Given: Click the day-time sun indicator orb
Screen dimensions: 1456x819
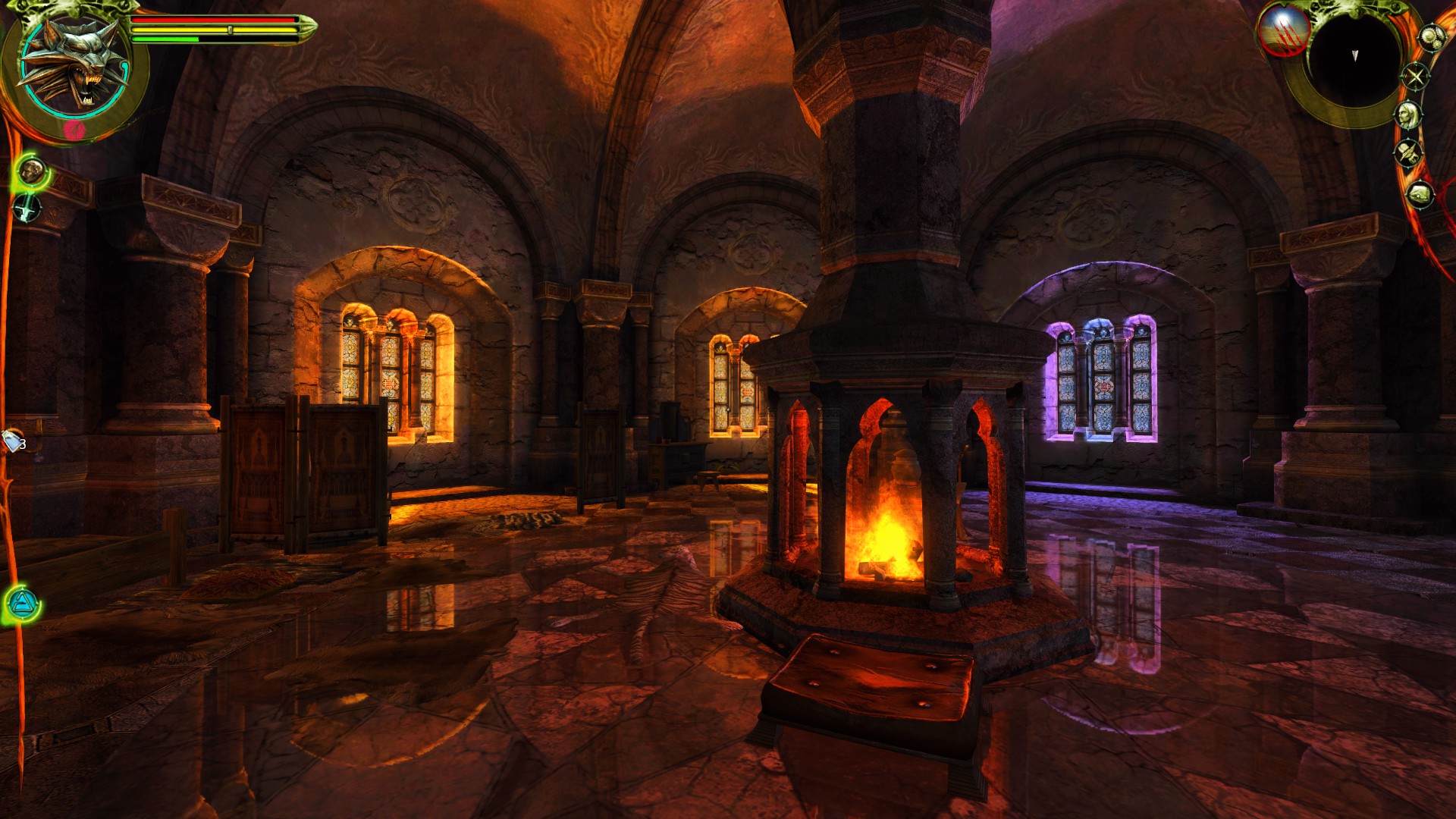Looking at the screenshot, I should pyautogui.click(x=1283, y=32).
